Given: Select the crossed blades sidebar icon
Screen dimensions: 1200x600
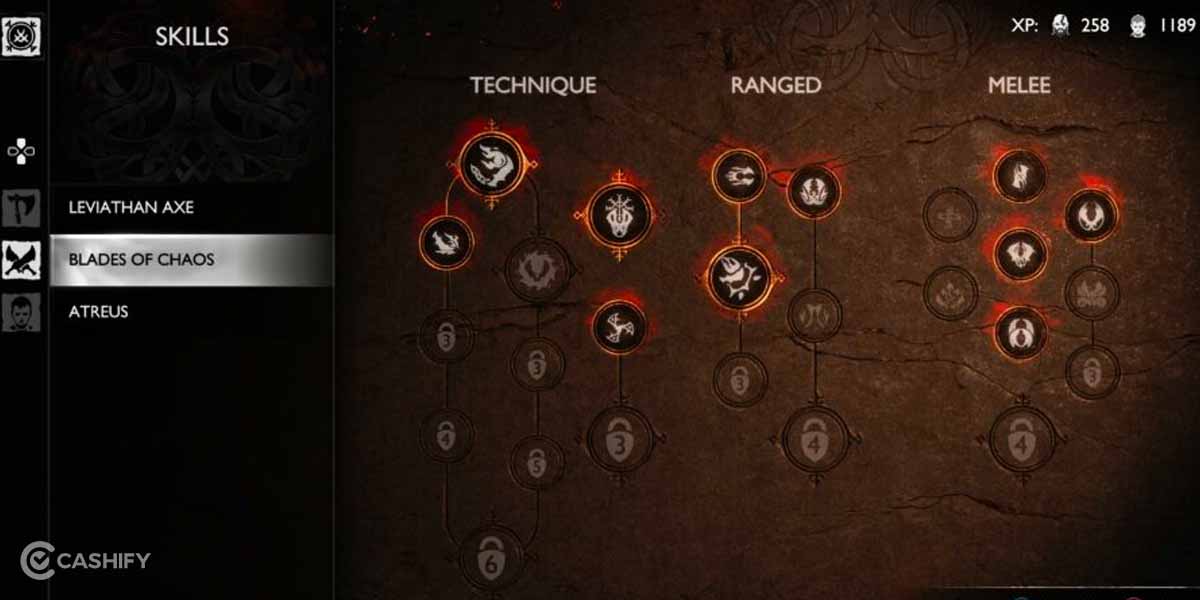Looking at the screenshot, I should [x=21, y=260].
